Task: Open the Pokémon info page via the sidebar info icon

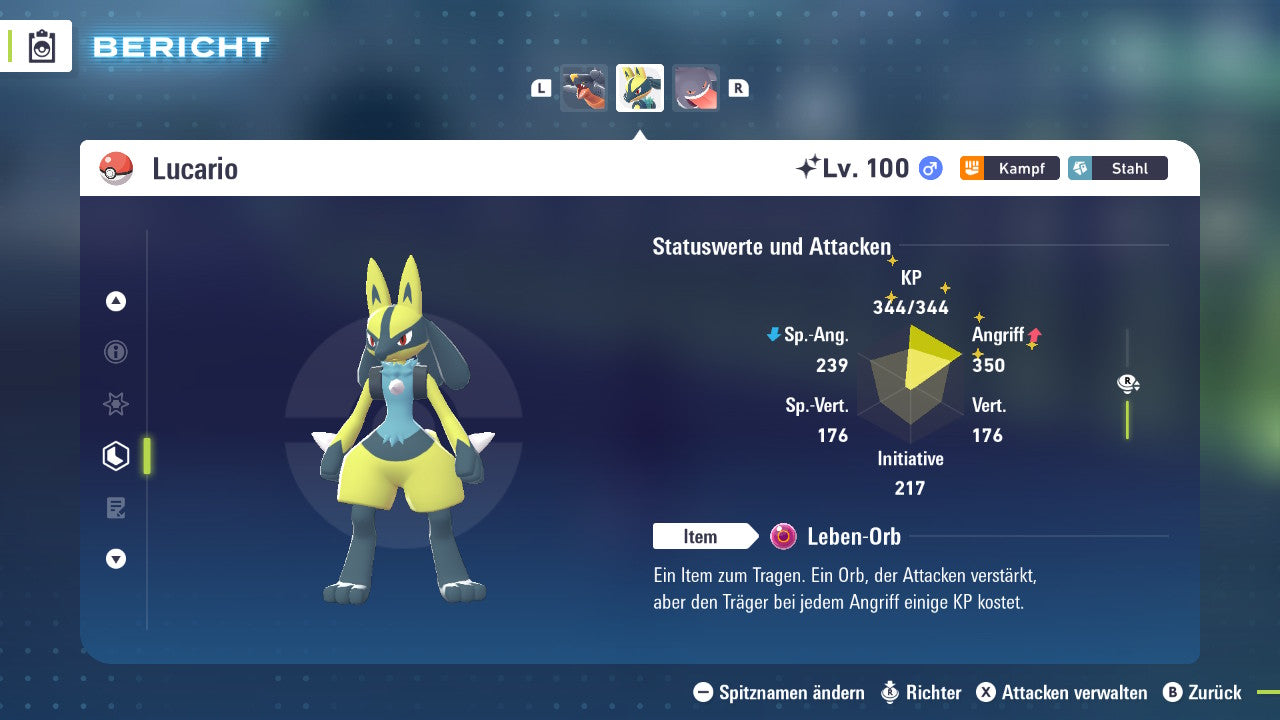Action: (115, 352)
